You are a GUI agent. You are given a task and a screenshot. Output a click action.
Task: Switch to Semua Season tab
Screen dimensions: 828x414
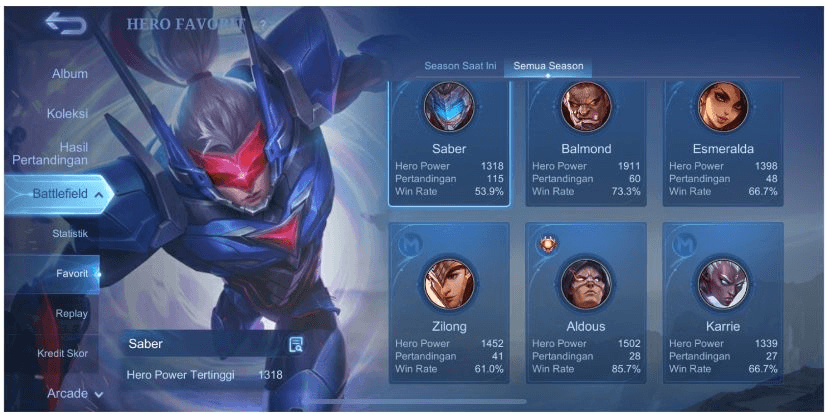pyautogui.click(x=547, y=66)
